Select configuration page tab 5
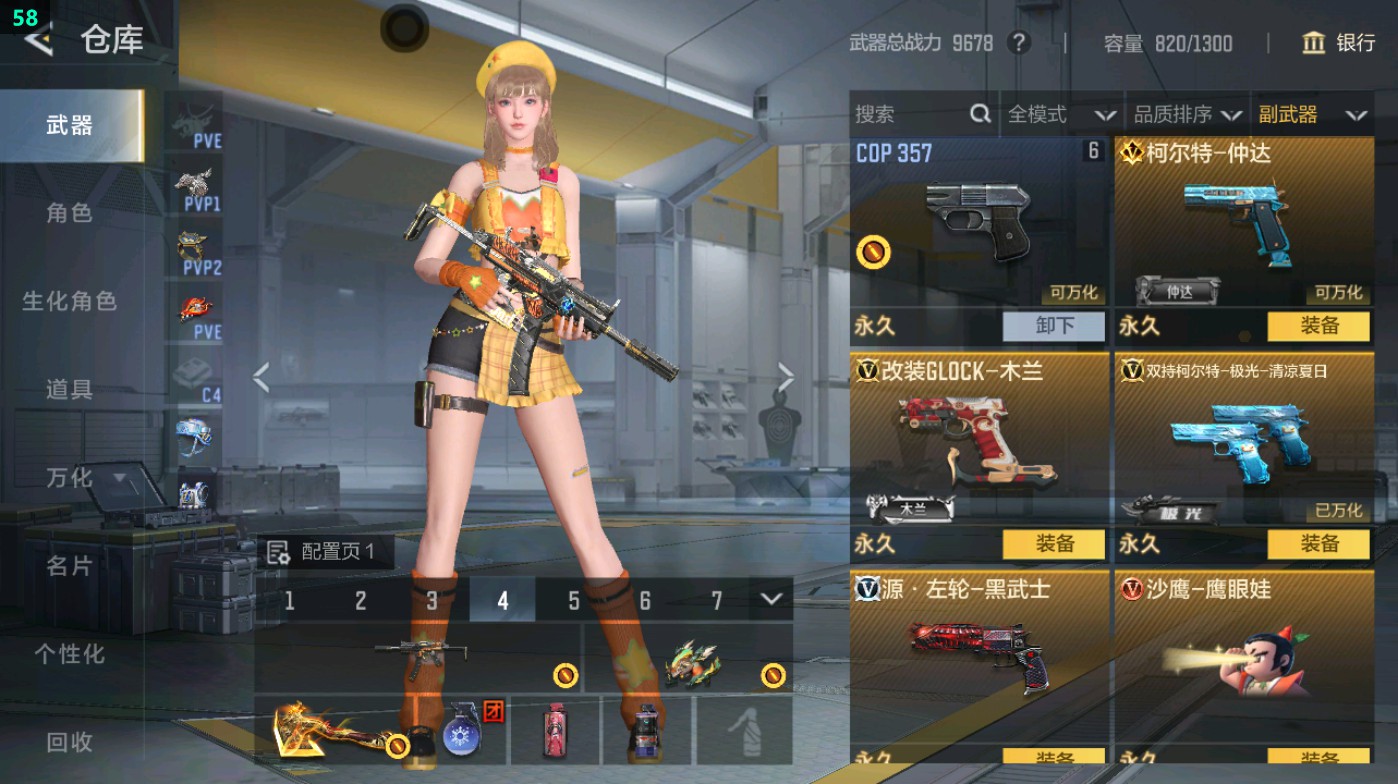Viewport: 1398px width, 784px height. [573, 600]
